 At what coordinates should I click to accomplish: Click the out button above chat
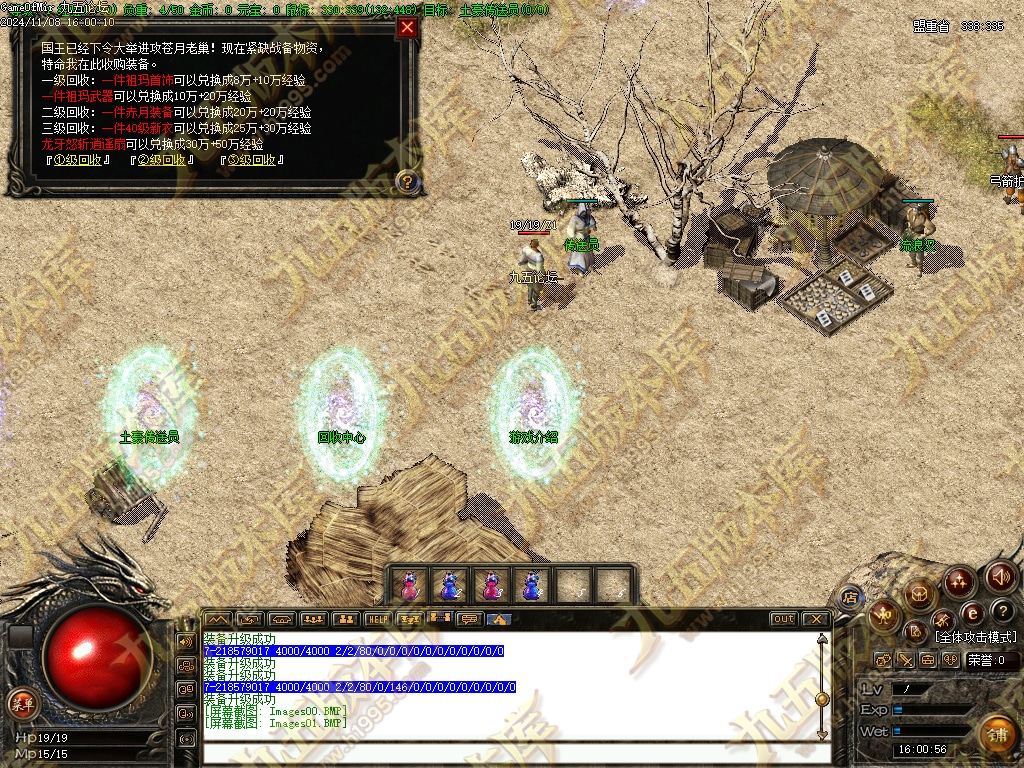[x=784, y=619]
